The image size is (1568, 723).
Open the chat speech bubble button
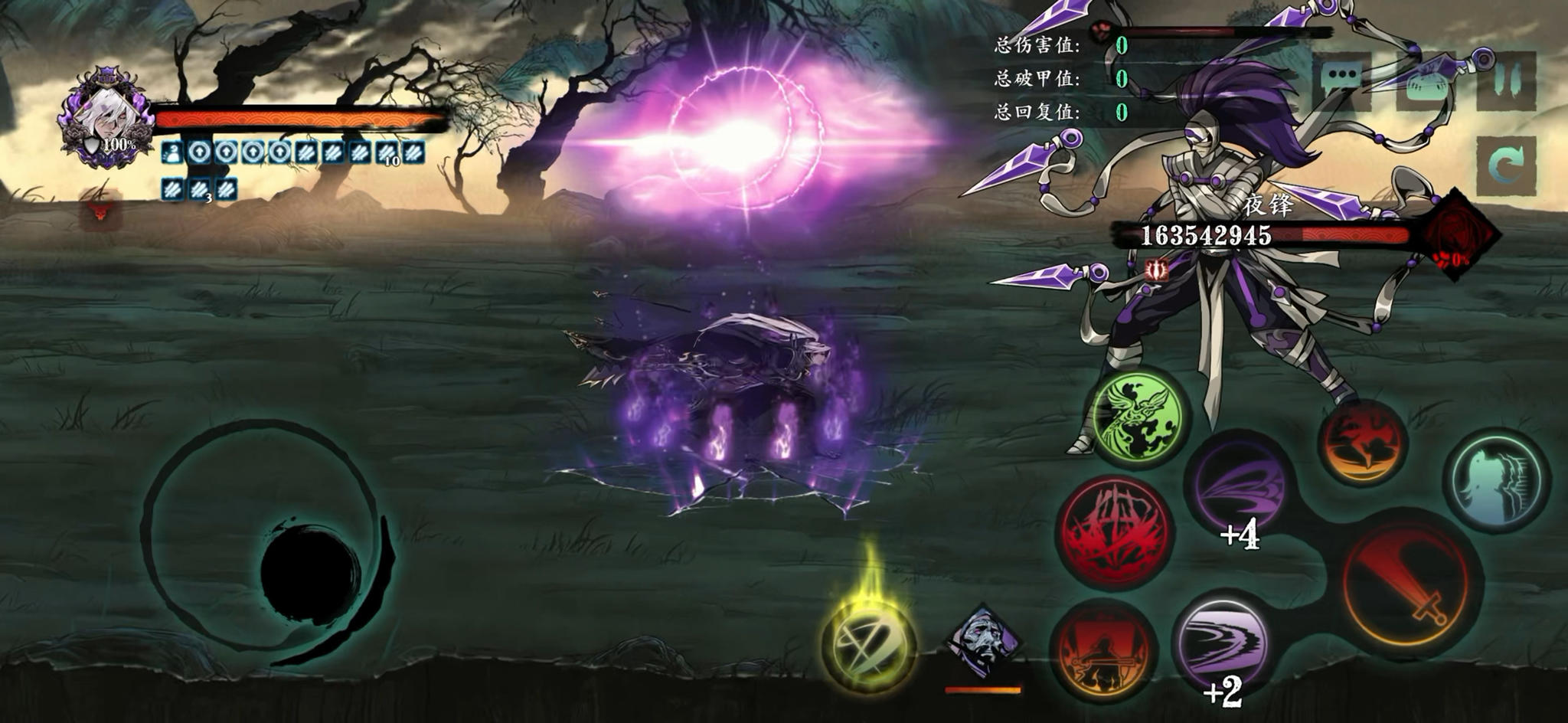click(1341, 78)
